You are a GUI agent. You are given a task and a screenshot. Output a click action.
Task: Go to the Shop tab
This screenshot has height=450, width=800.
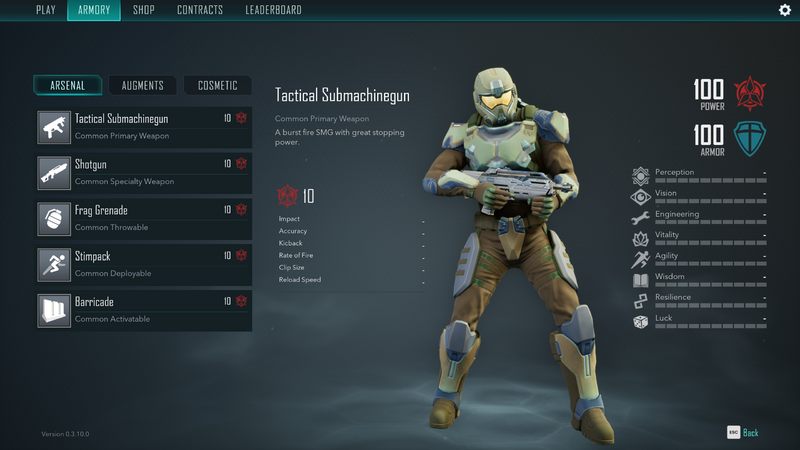144,11
